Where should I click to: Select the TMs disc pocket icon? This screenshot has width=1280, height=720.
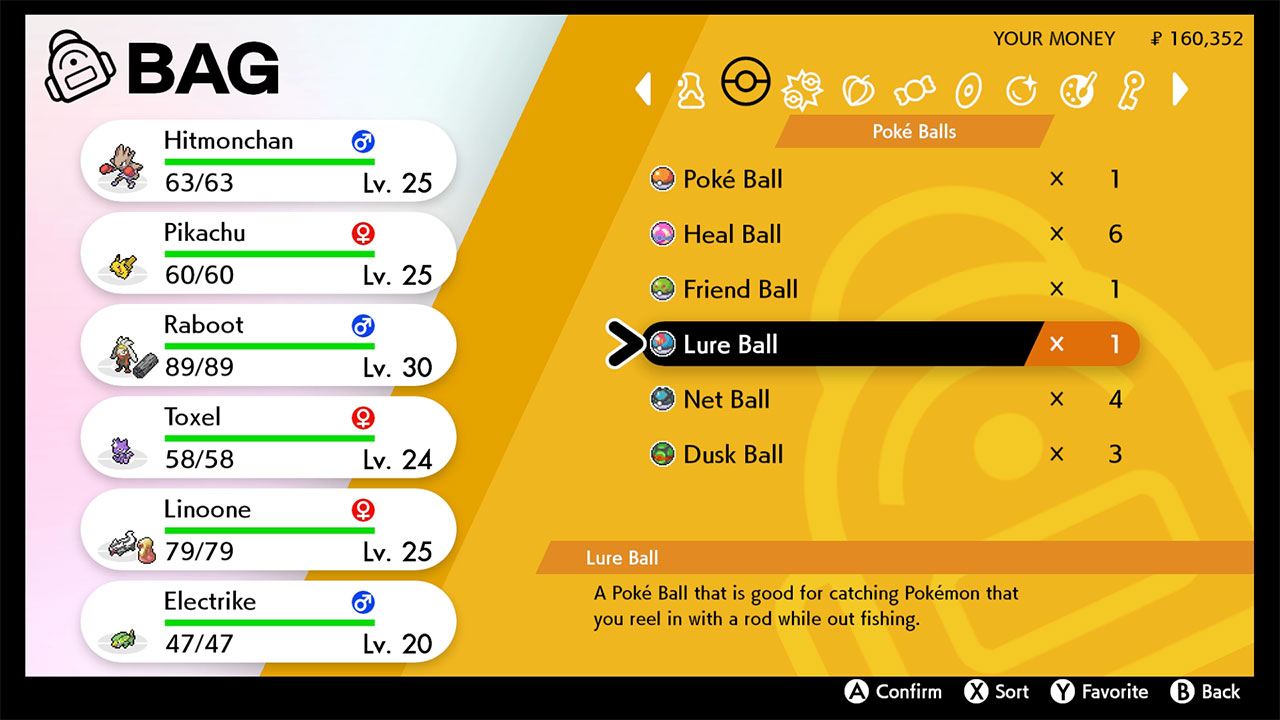pos(966,88)
